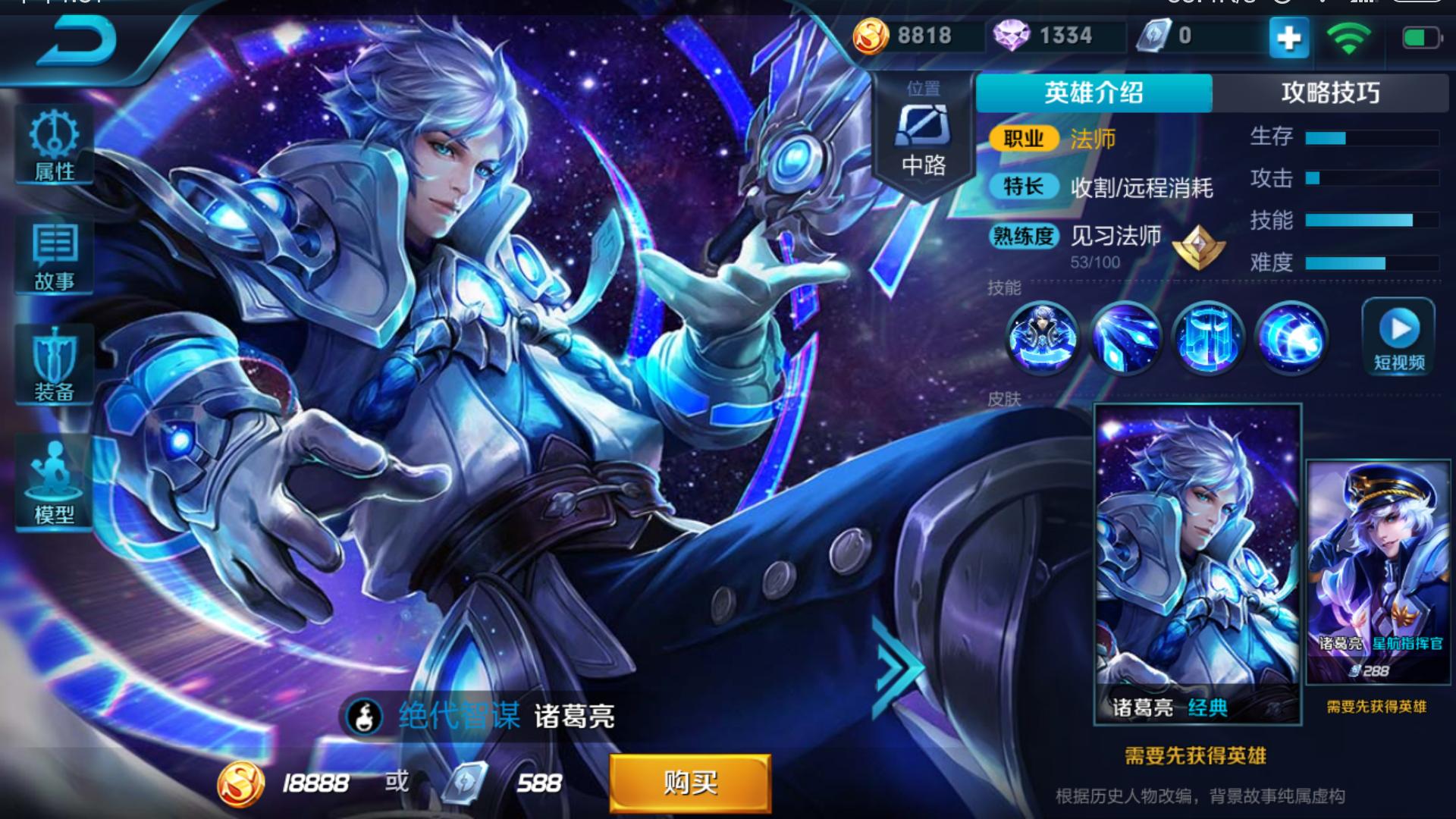Open the 属性 attributes panel

[x=52, y=146]
